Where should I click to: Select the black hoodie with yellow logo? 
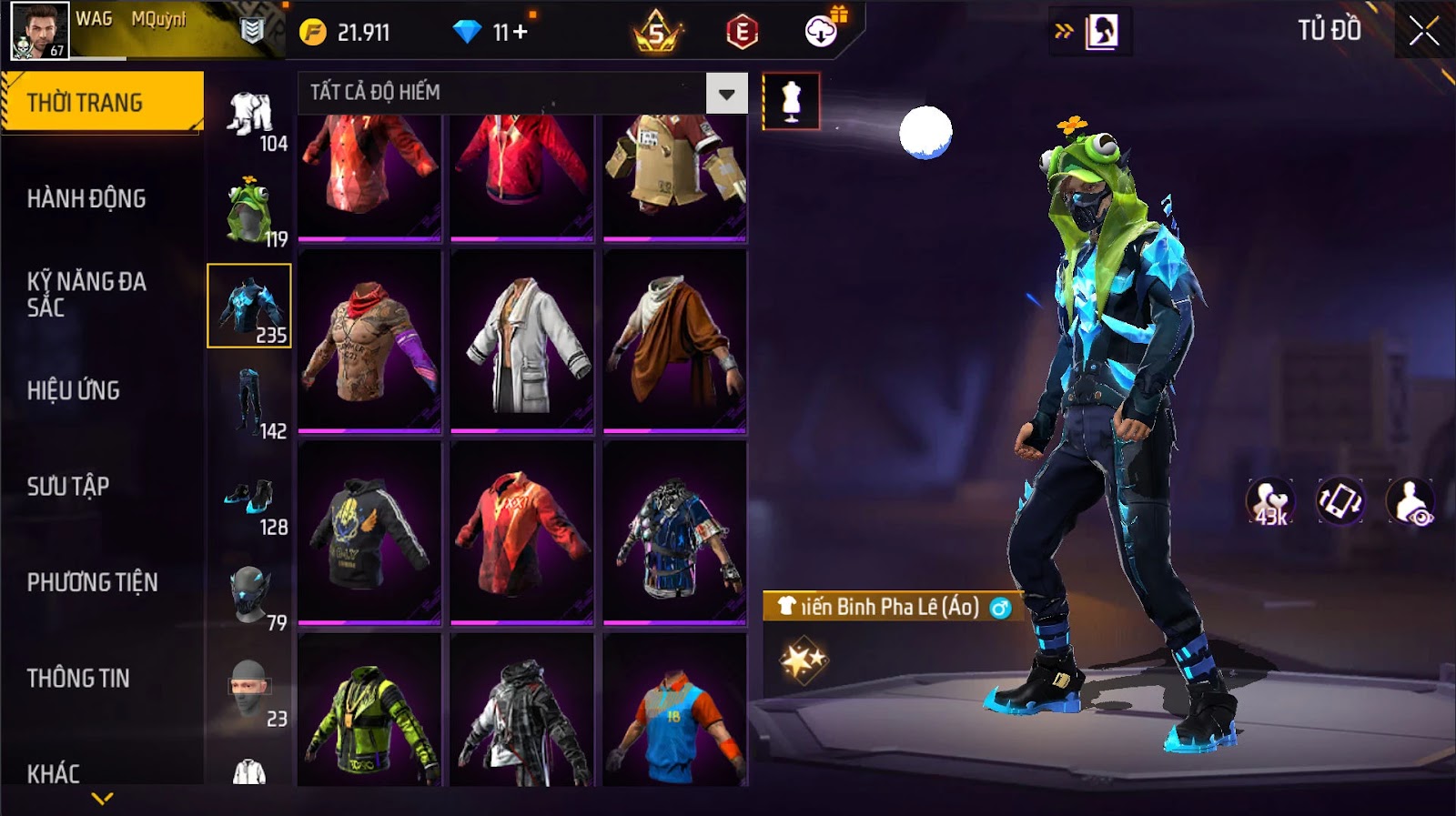coord(369,533)
